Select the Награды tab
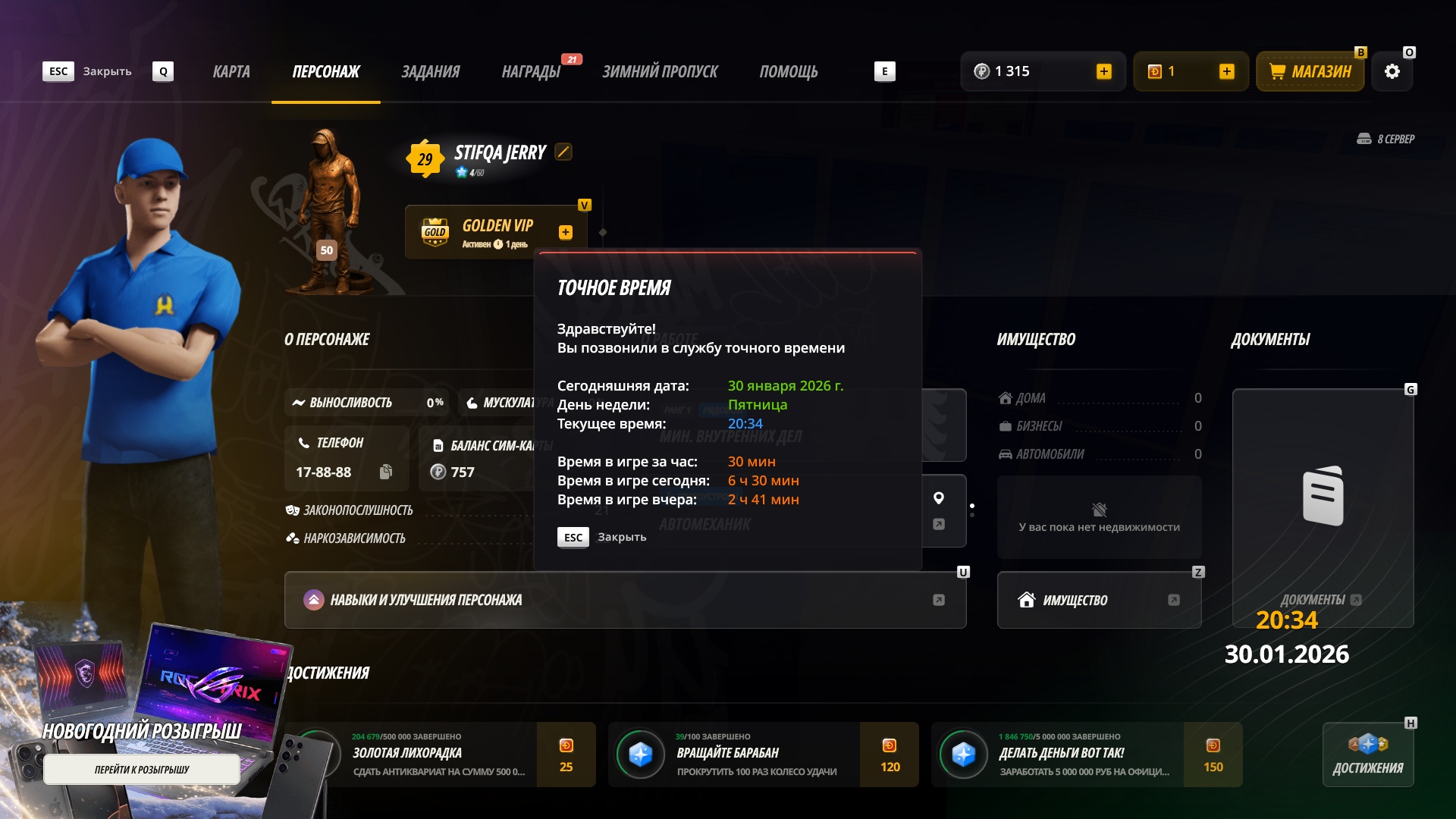 (531, 72)
